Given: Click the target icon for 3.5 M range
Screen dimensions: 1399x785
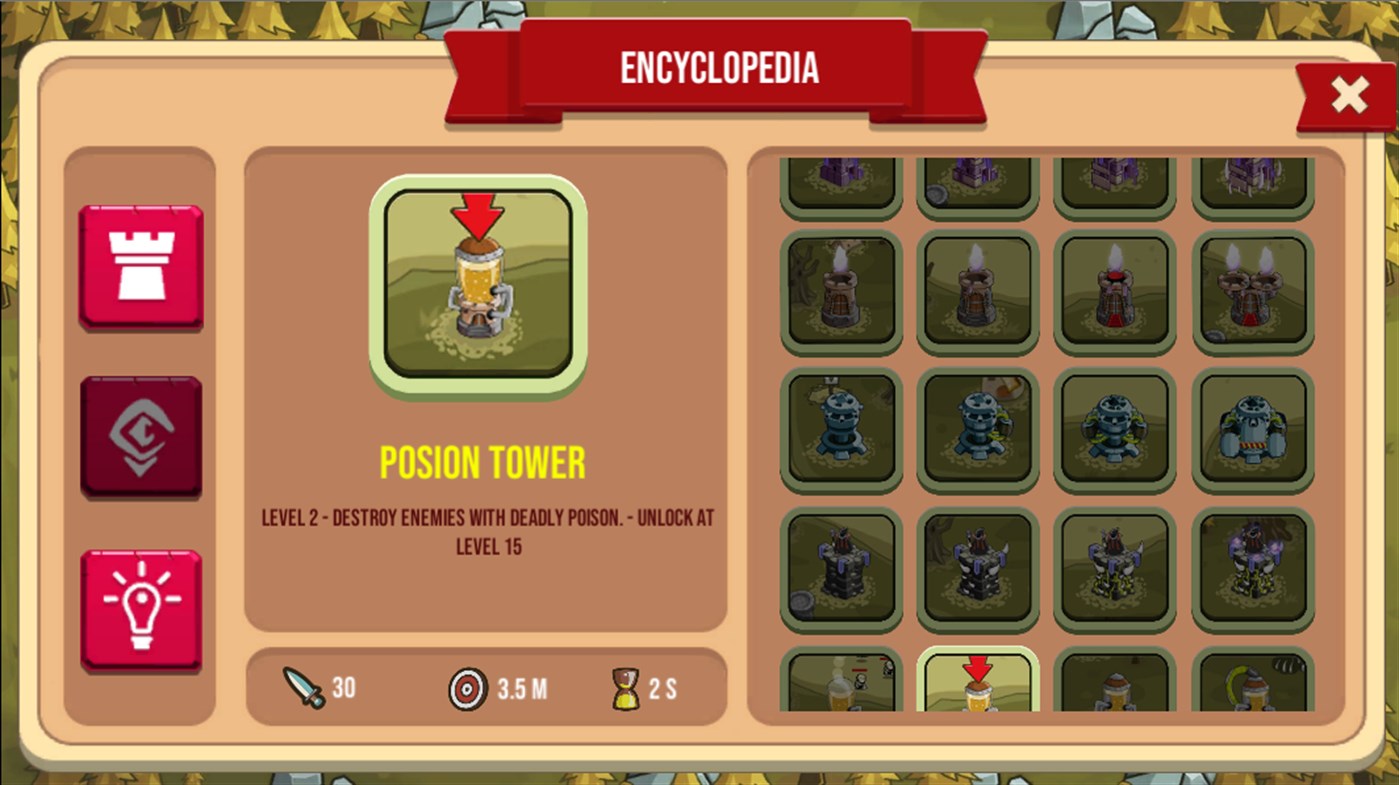Looking at the screenshot, I should 467,687.
